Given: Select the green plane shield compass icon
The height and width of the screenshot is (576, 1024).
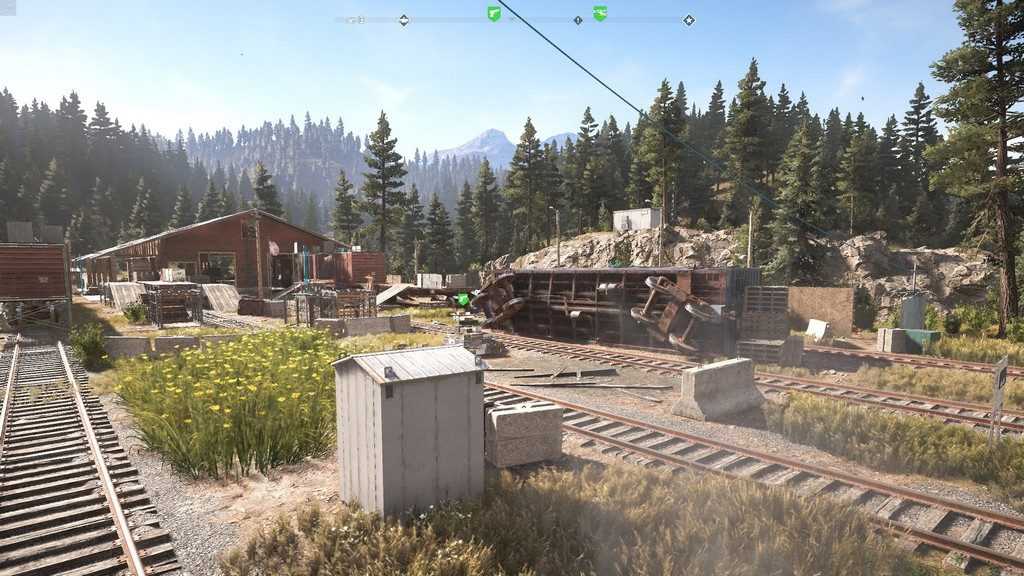Looking at the screenshot, I should (x=600, y=14).
